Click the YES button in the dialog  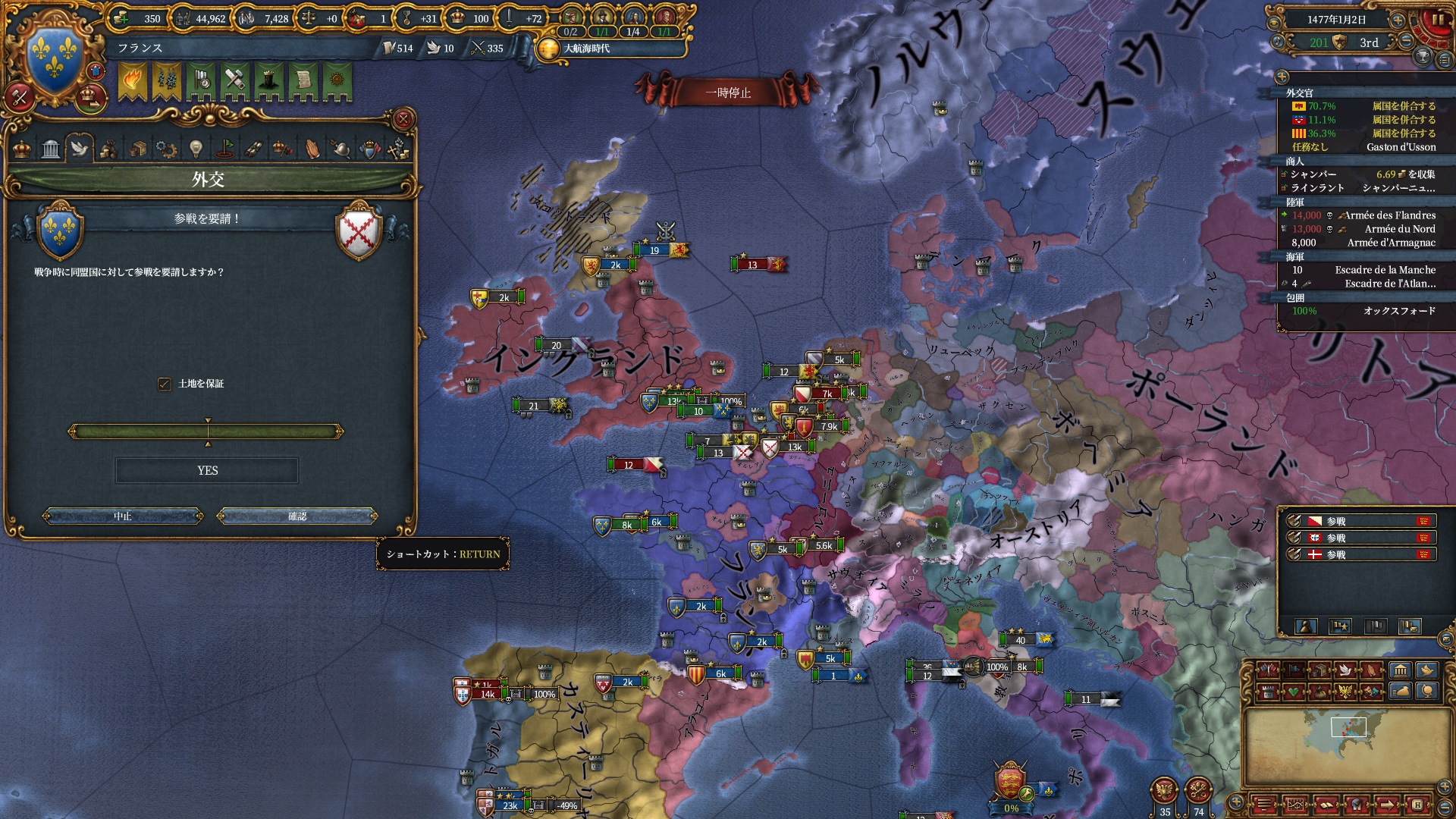207,471
